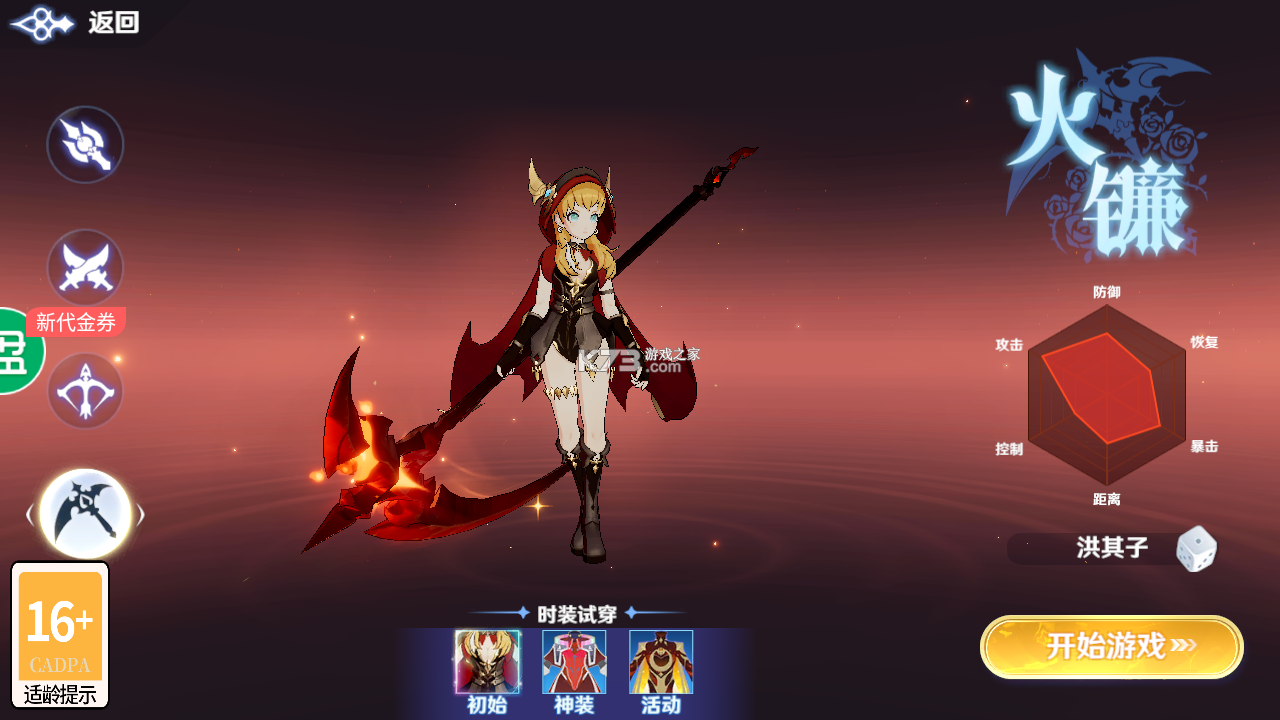Start the game with 开始游戏
1280x720 pixels.
click(1111, 647)
